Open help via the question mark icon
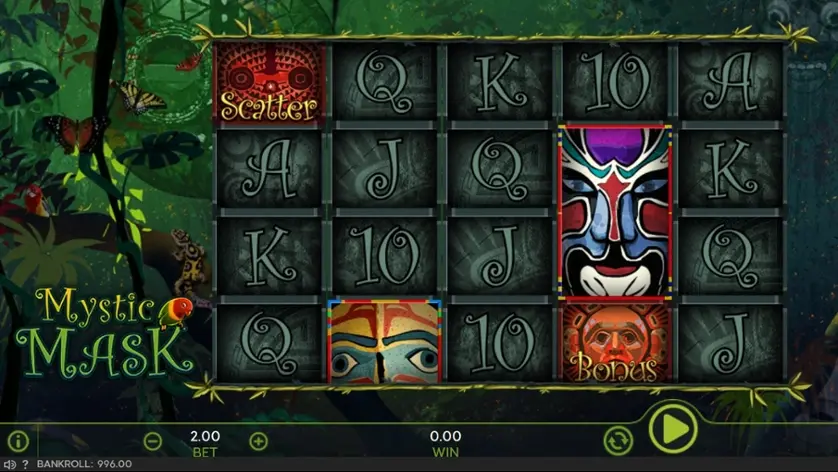The image size is (838, 472). pyautogui.click(x=25, y=465)
